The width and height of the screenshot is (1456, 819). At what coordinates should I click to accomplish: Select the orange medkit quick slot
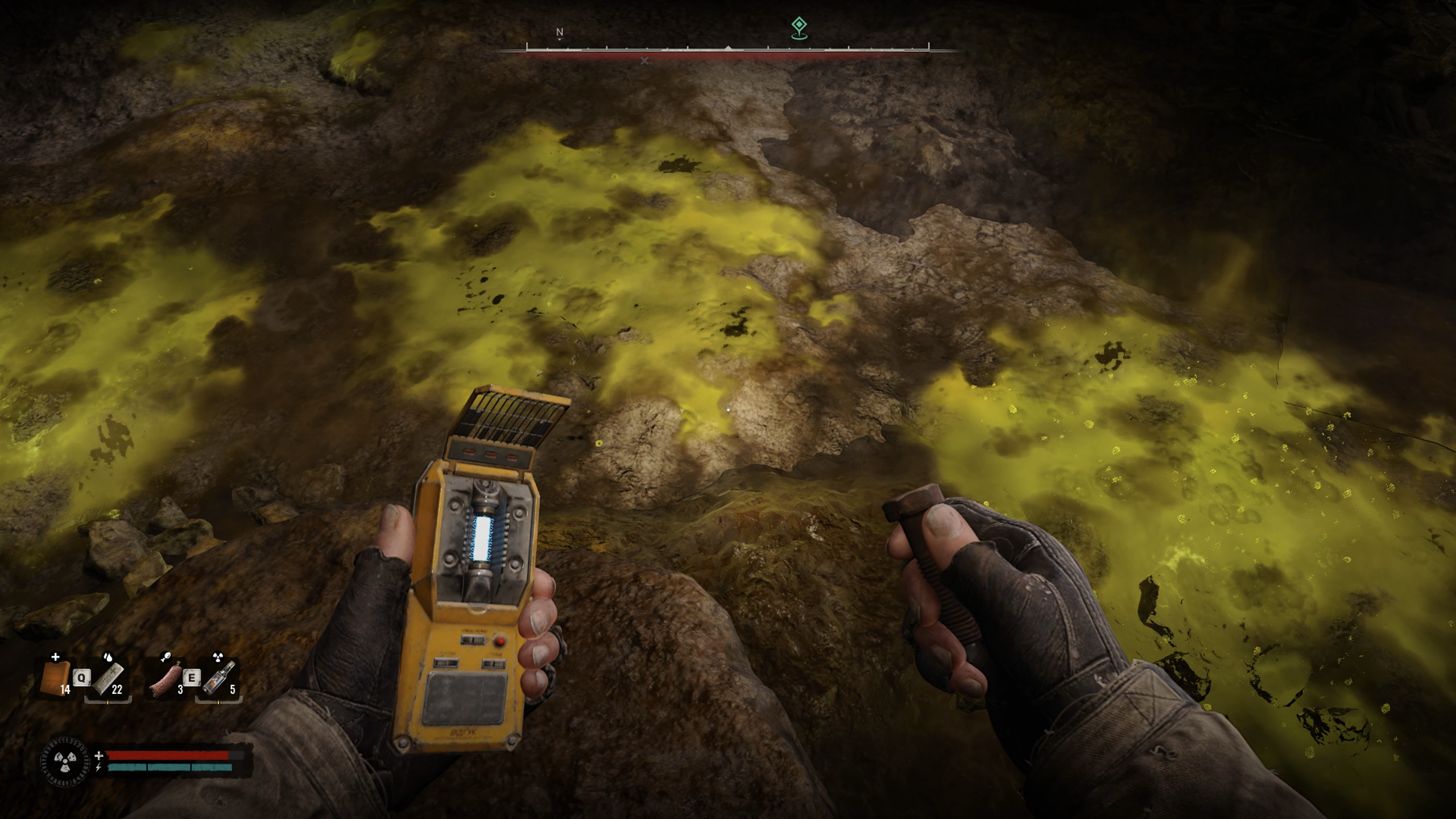(x=56, y=678)
